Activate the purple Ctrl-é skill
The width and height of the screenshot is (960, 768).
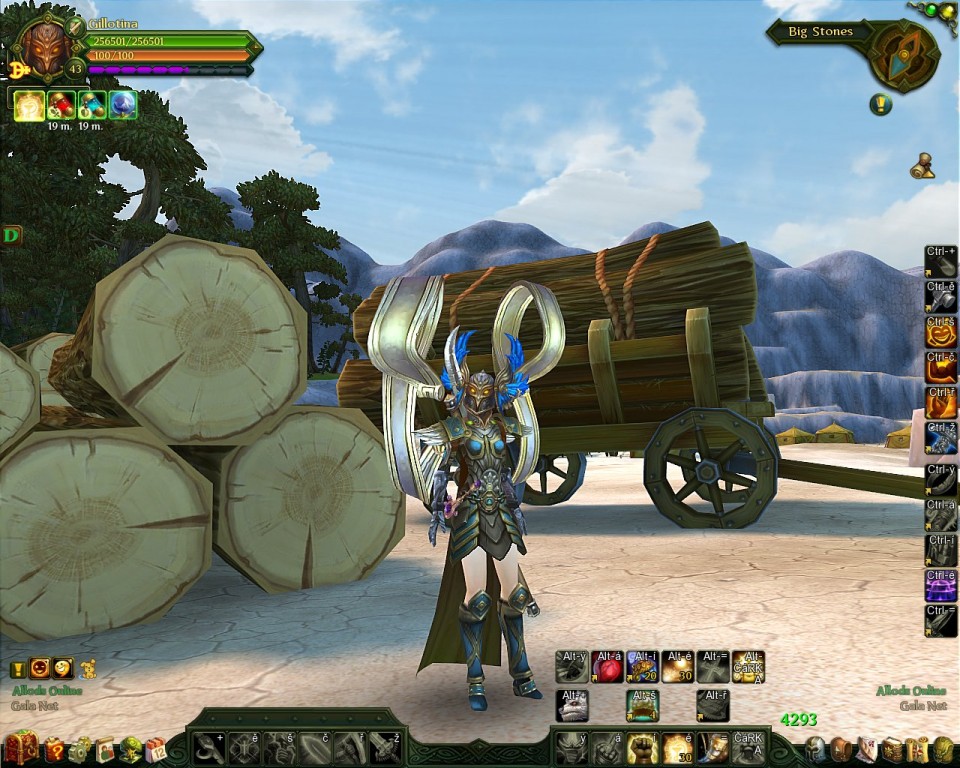940,583
